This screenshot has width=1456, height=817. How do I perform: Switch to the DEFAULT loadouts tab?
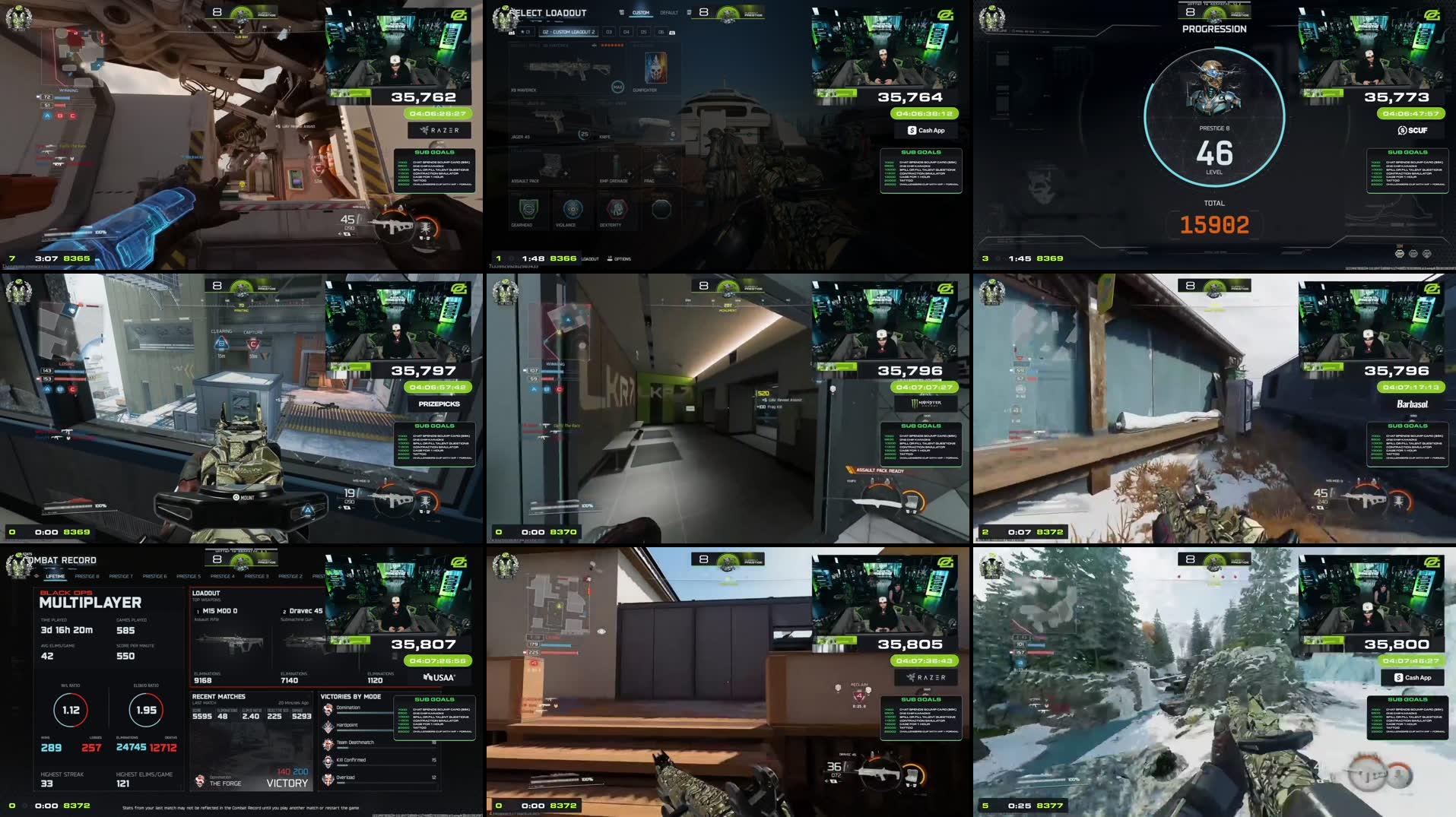(x=669, y=13)
